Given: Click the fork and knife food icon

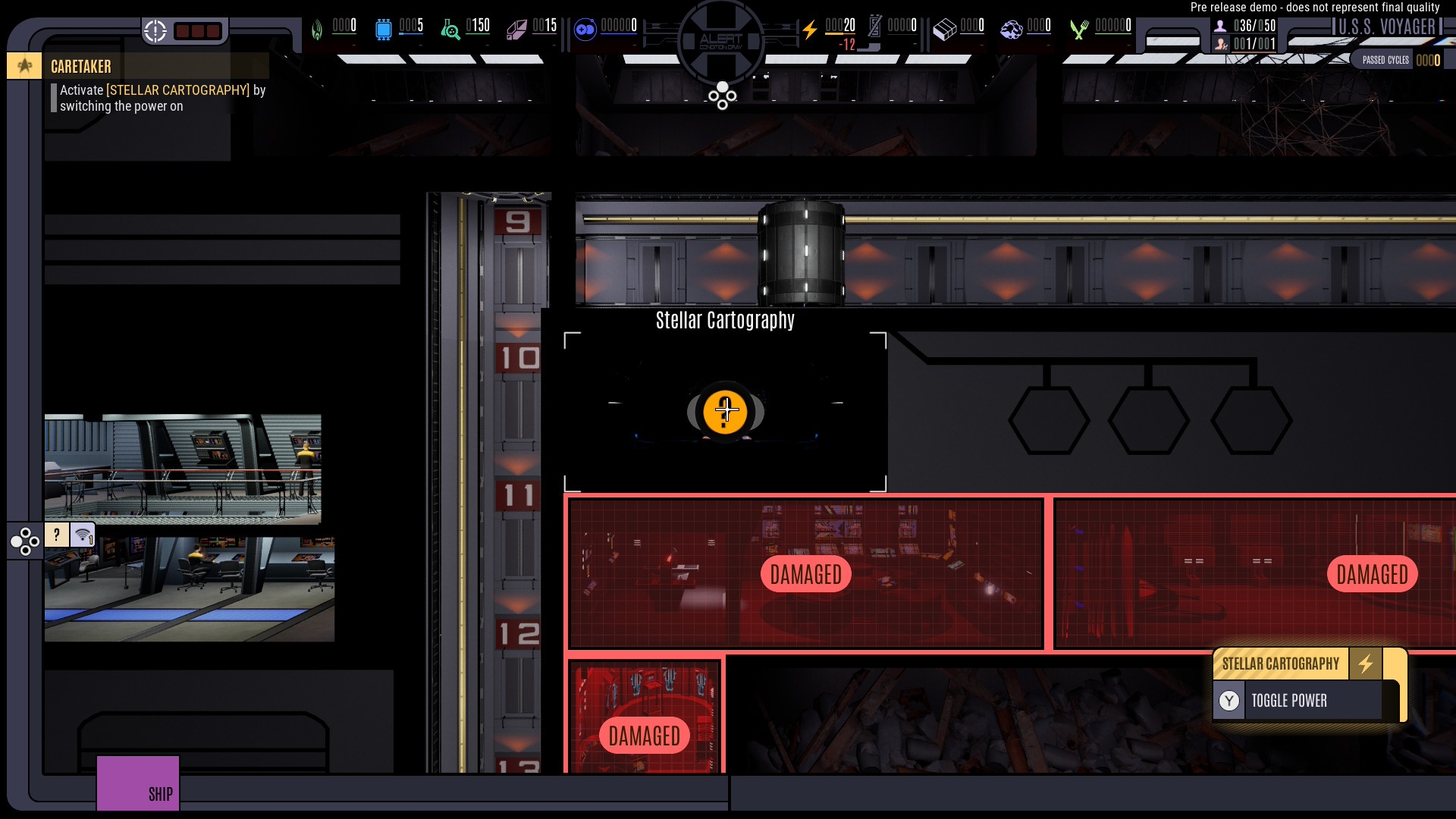Looking at the screenshot, I should tap(1079, 30).
